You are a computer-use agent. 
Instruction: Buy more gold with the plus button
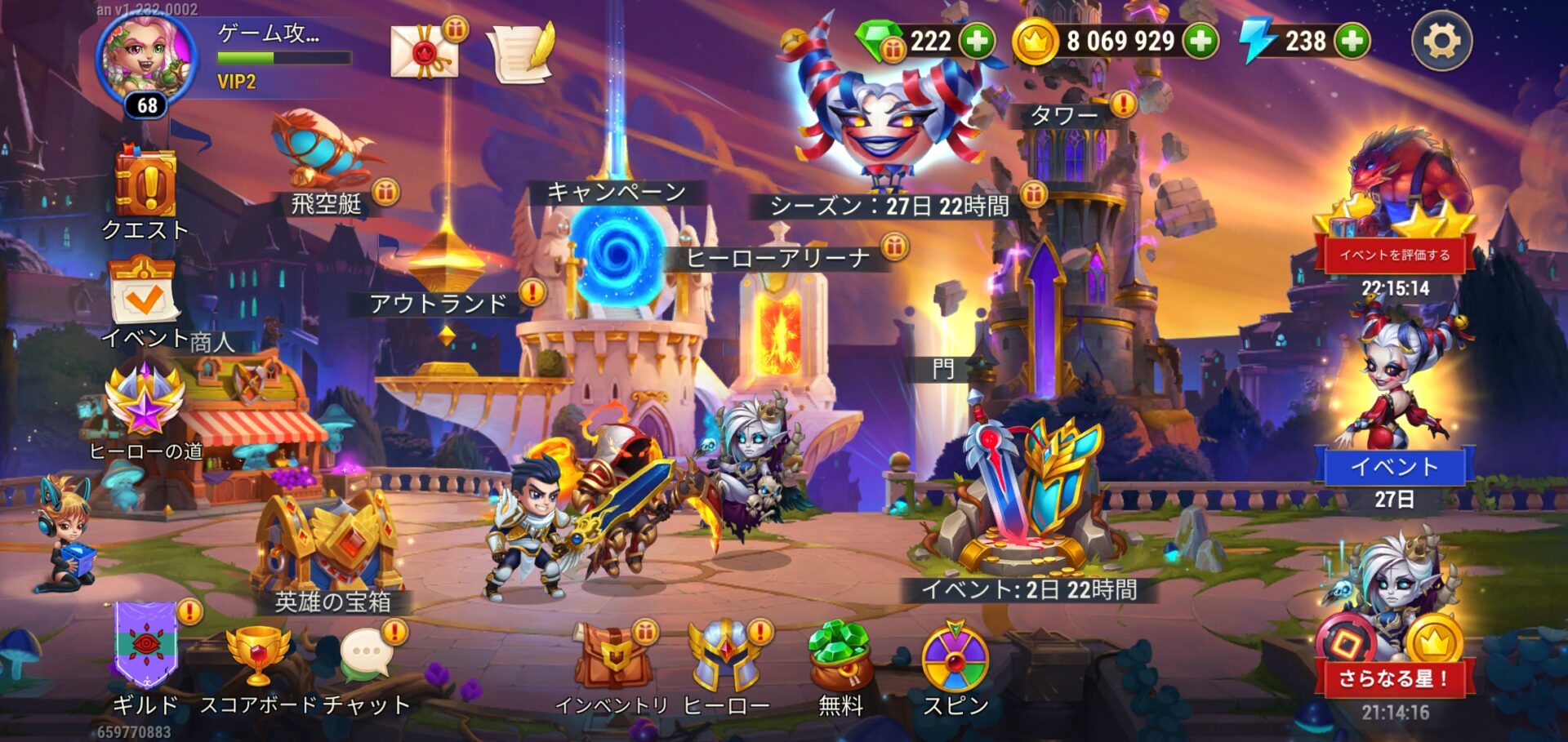click(1200, 41)
